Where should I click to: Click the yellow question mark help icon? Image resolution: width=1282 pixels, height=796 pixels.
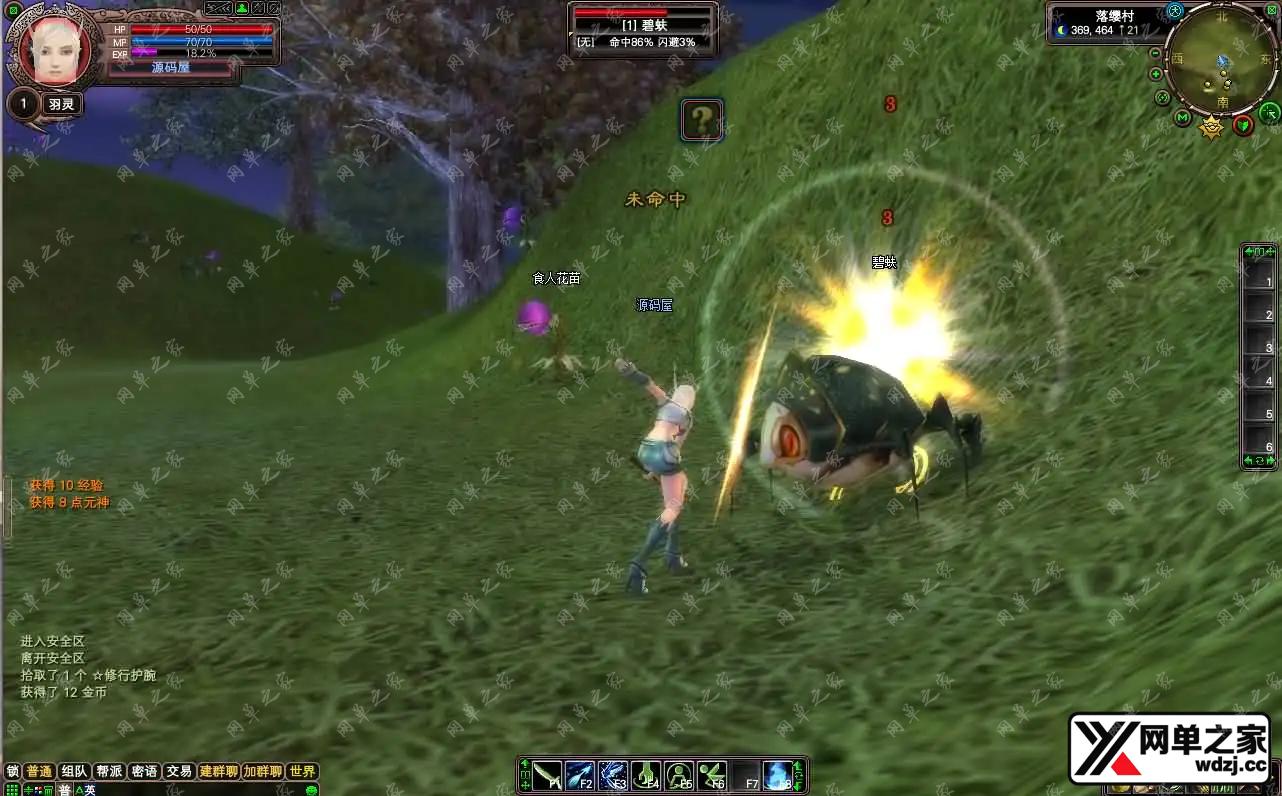(x=703, y=121)
